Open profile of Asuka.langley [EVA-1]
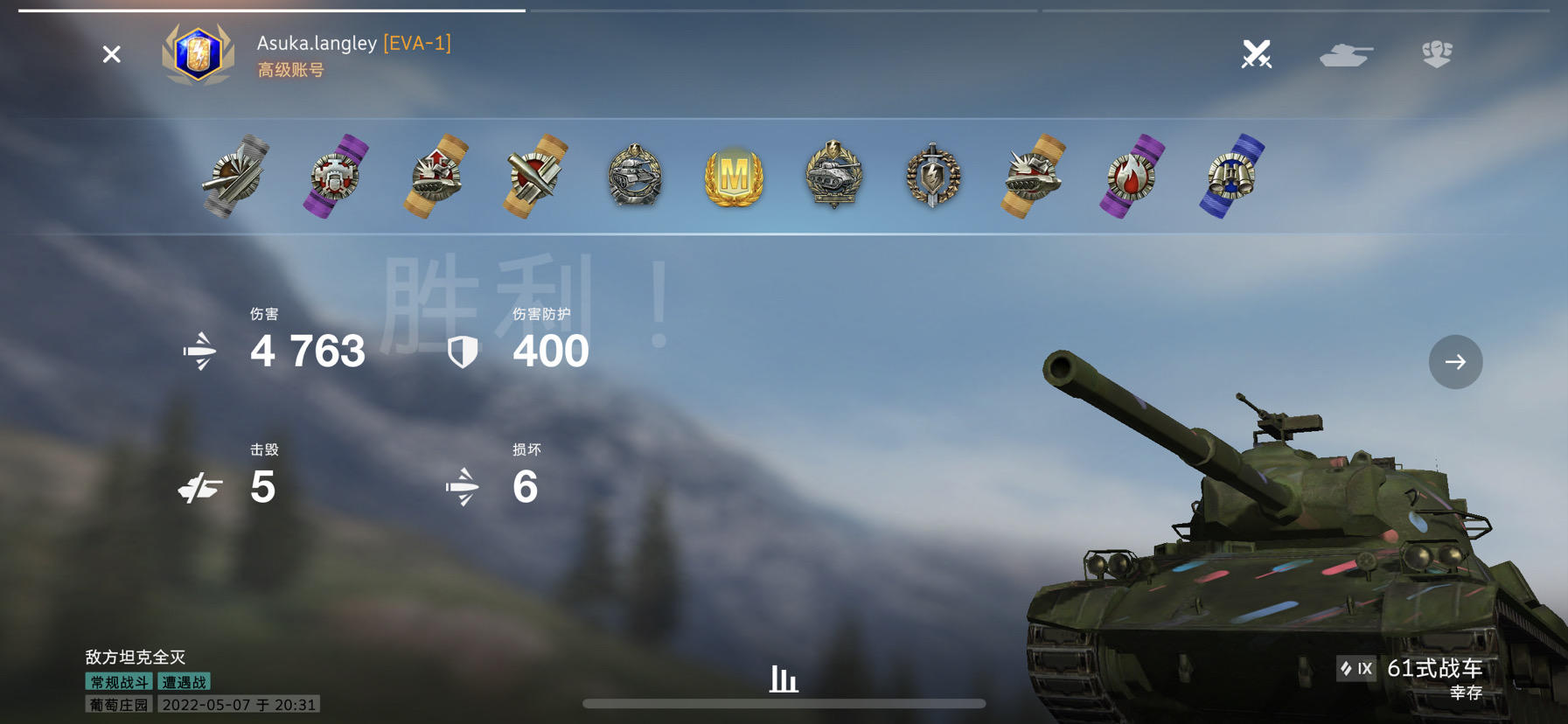 (350, 44)
